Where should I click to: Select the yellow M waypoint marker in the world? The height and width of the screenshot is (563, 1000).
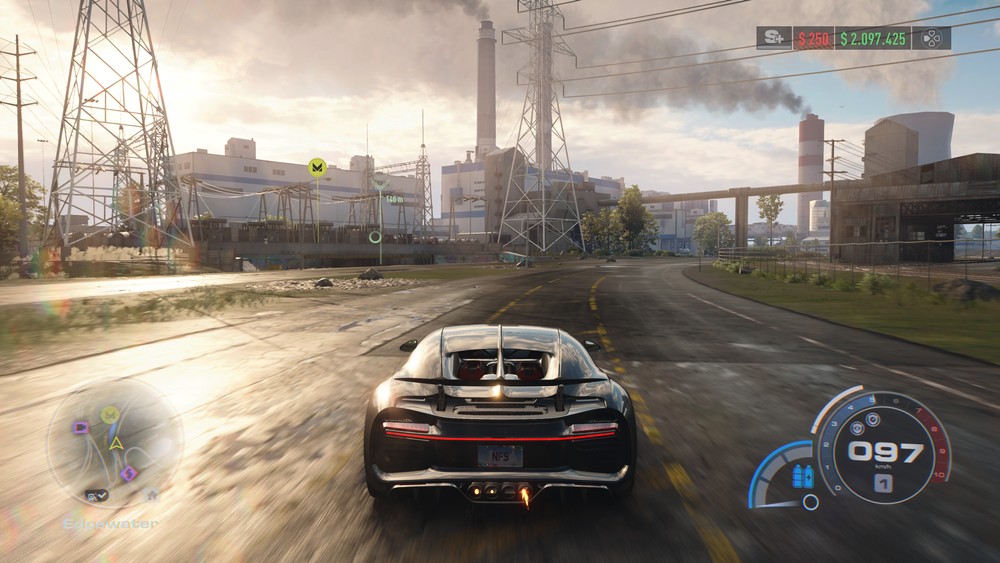(x=318, y=167)
